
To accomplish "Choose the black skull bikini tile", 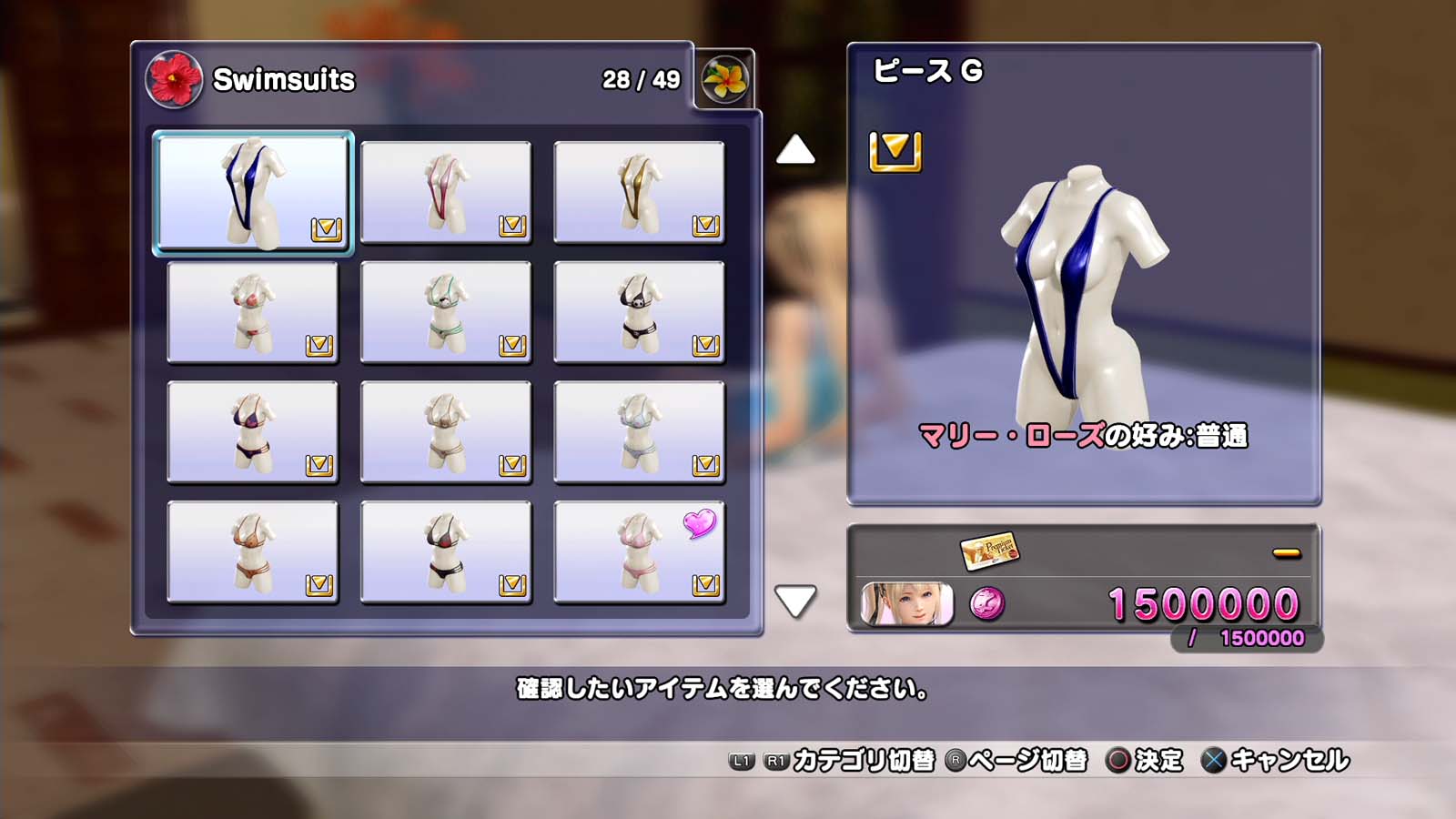I will pyautogui.click(x=639, y=312).
